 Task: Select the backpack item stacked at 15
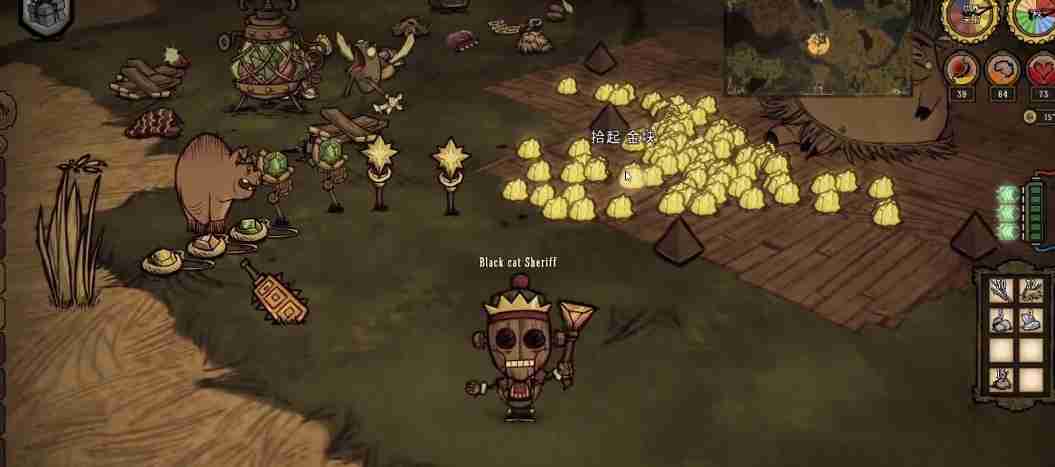tap(1002, 379)
